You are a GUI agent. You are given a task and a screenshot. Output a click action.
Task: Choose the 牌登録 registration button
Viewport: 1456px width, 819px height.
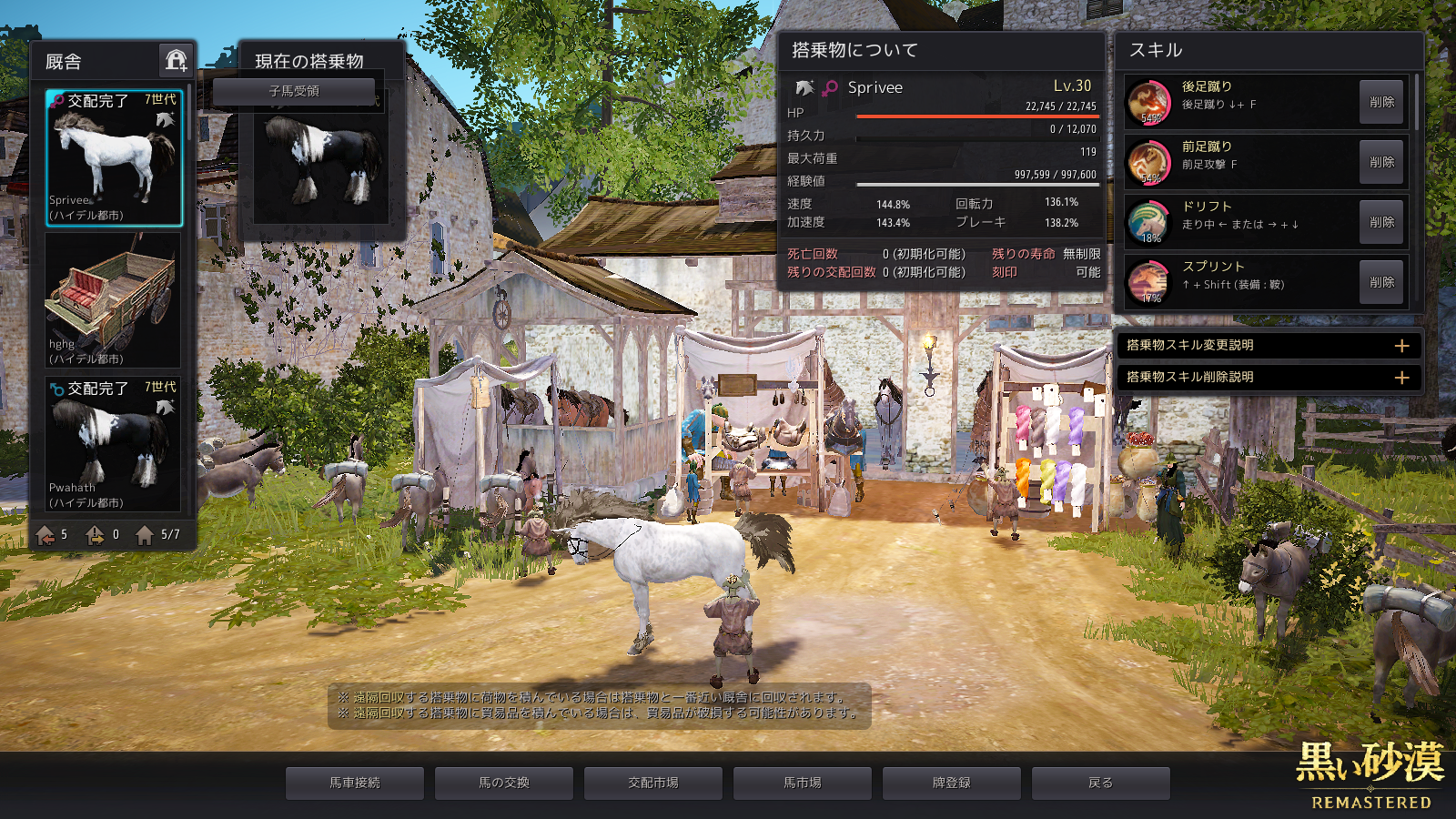952,783
